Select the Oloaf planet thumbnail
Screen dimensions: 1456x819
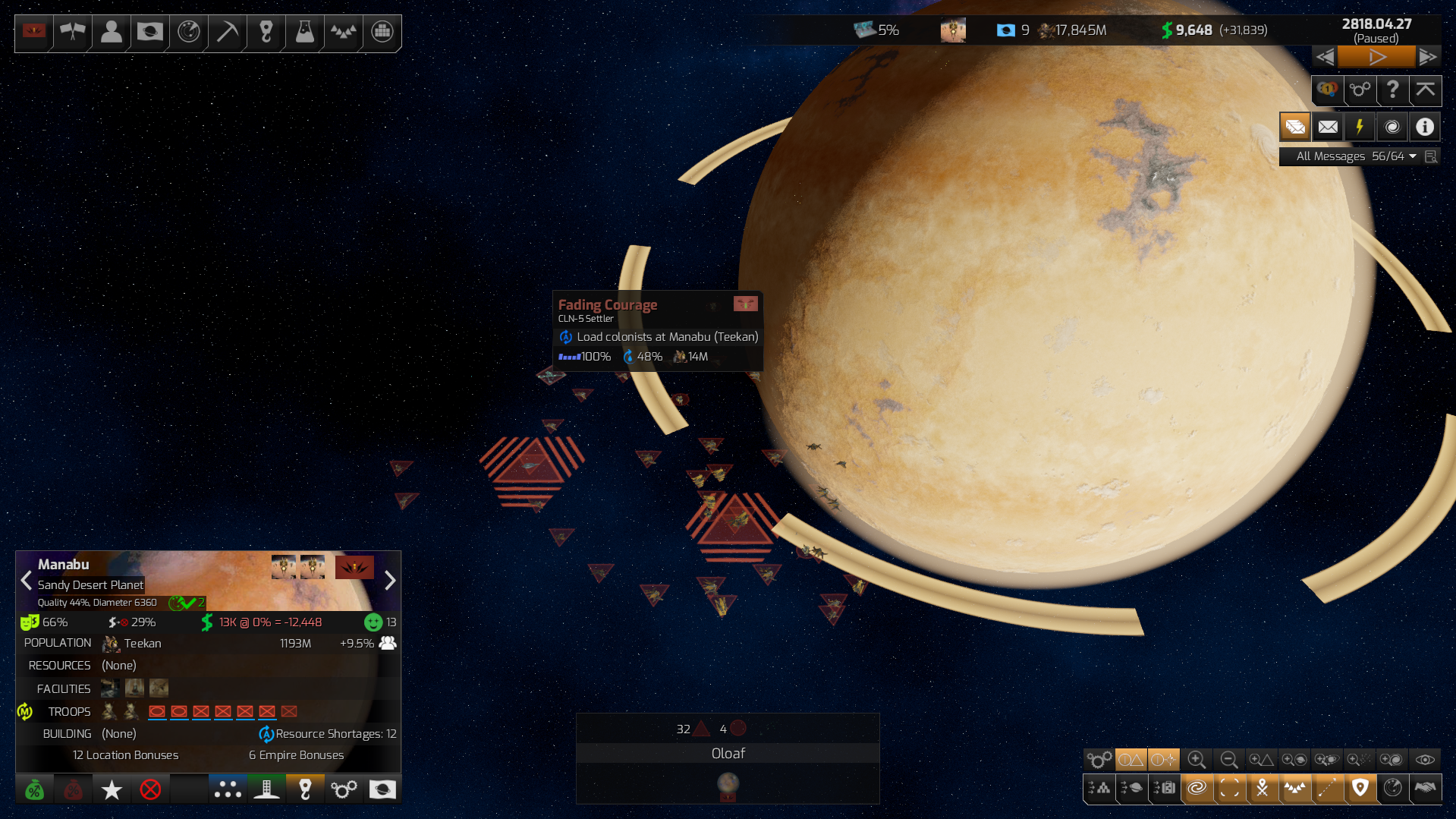tap(728, 785)
